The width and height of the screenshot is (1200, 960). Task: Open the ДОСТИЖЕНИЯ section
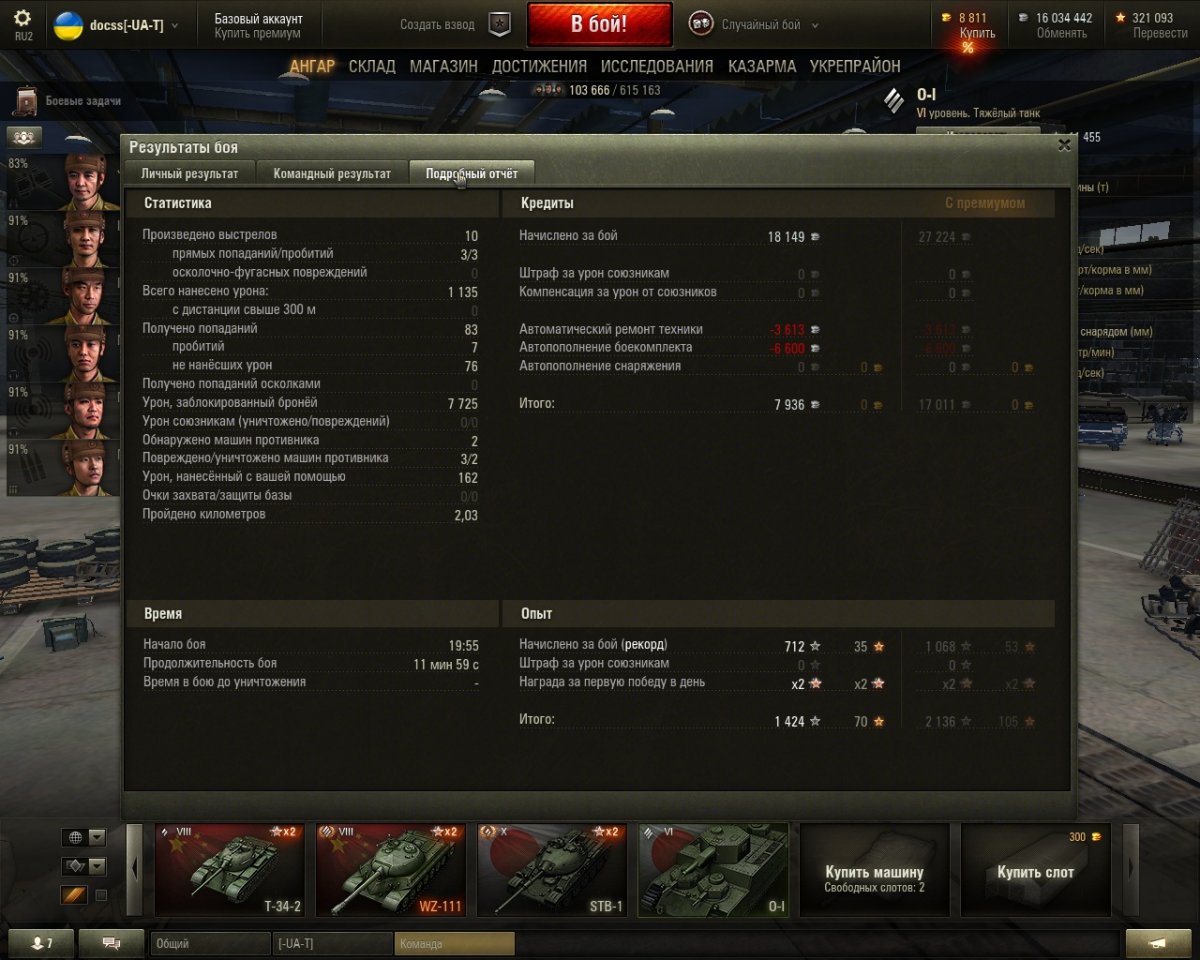539,67
